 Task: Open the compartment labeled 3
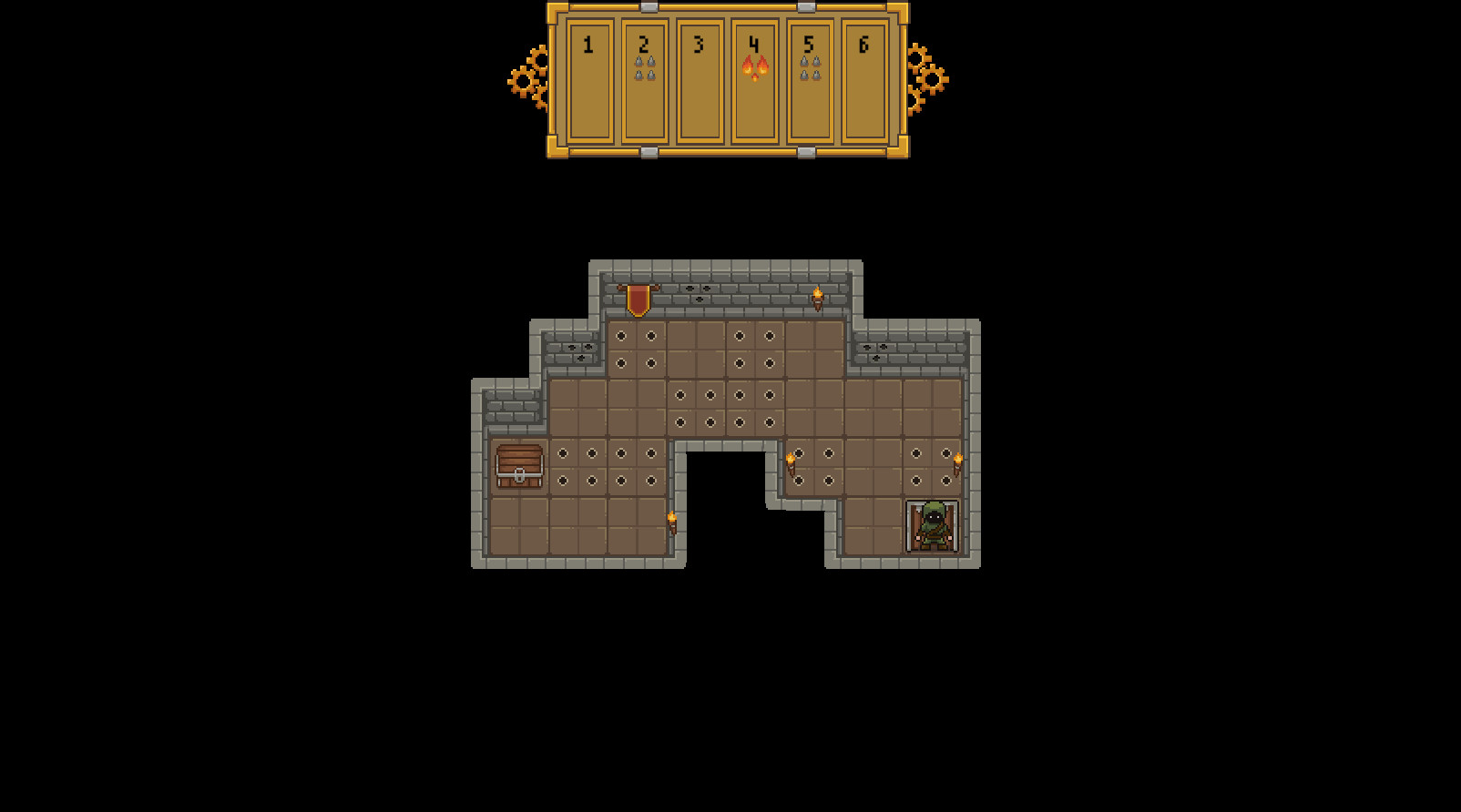click(700, 77)
